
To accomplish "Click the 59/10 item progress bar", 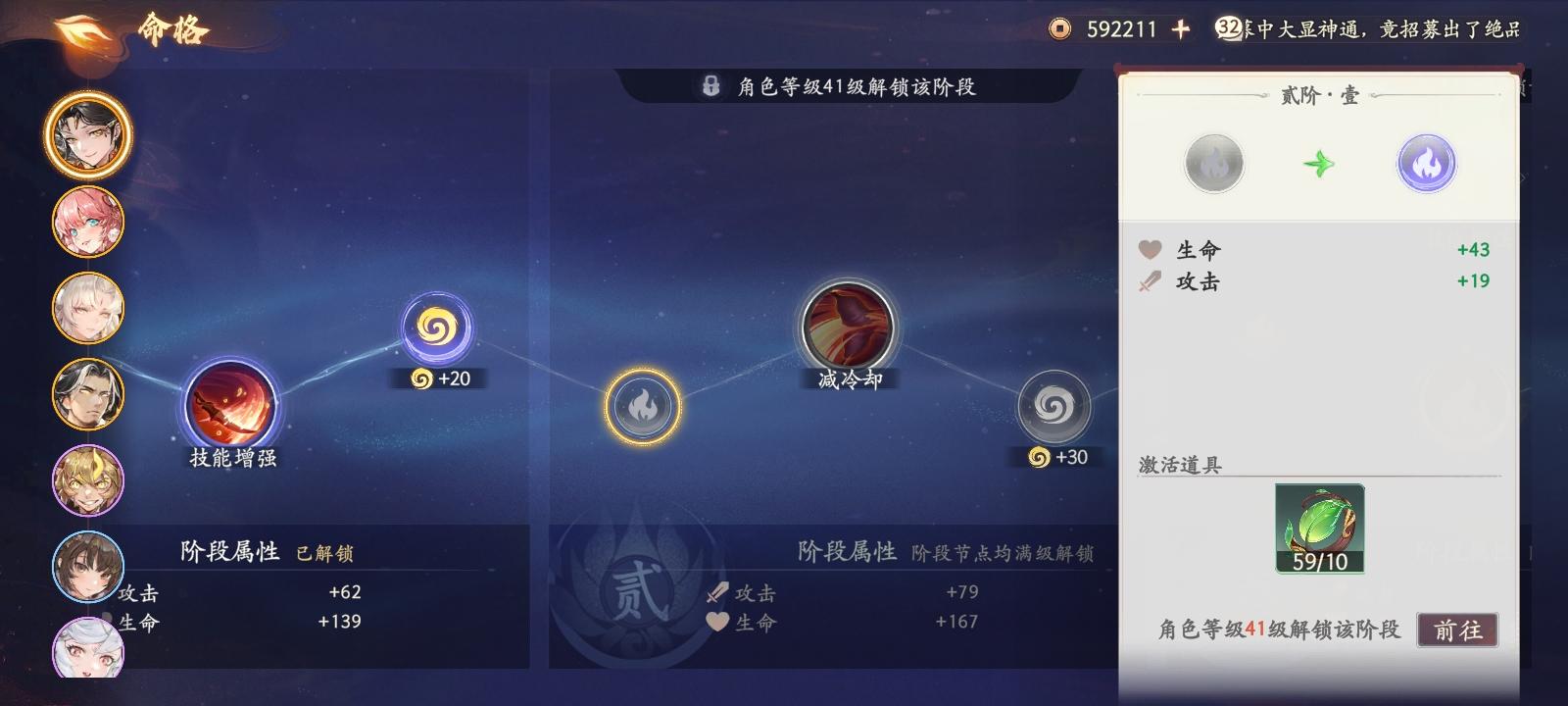I will click(x=1320, y=563).
